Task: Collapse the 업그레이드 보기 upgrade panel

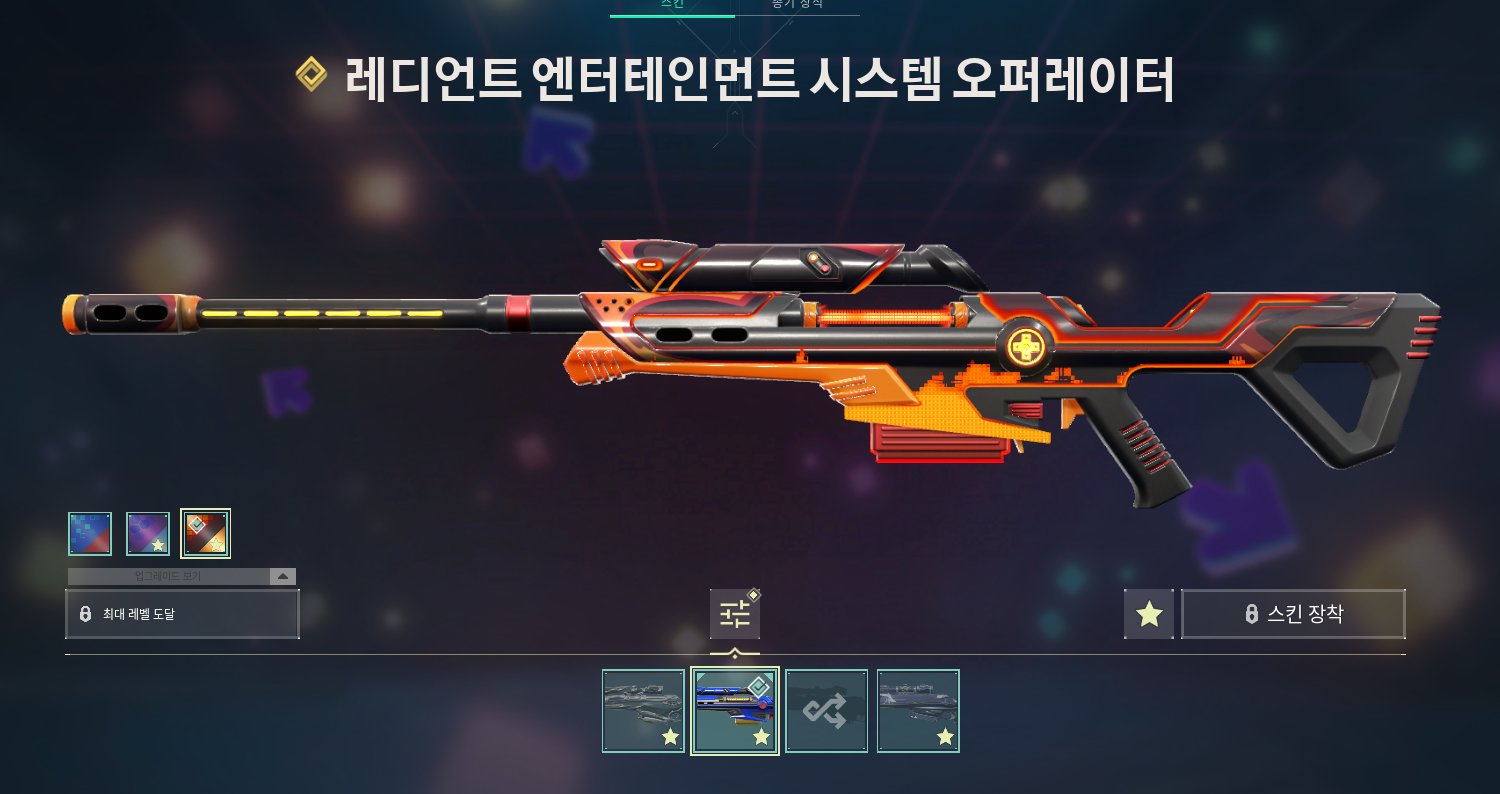Action: pyautogui.click(x=282, y=577)
